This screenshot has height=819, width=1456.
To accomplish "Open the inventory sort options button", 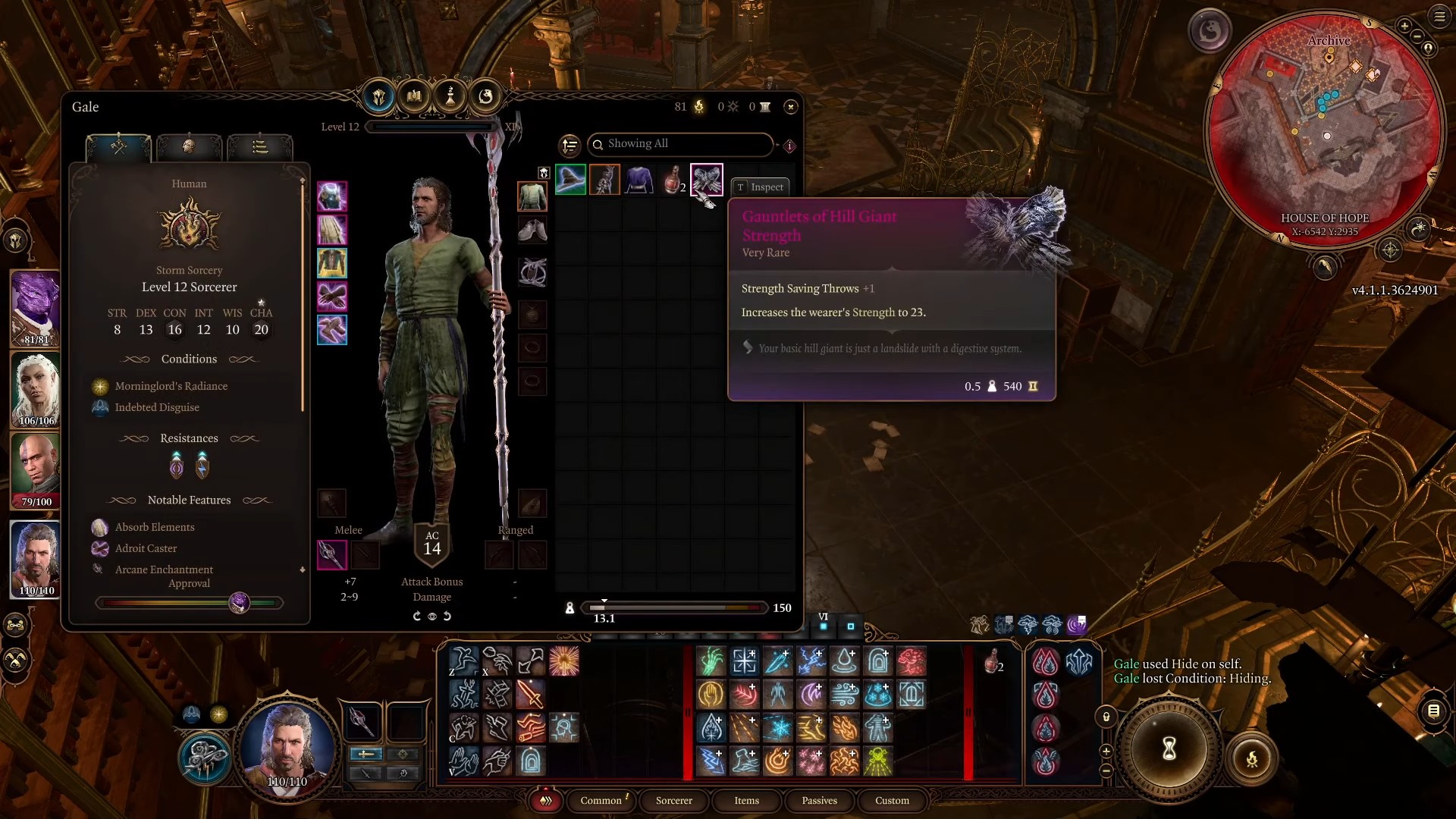I will tap(570, 144).
